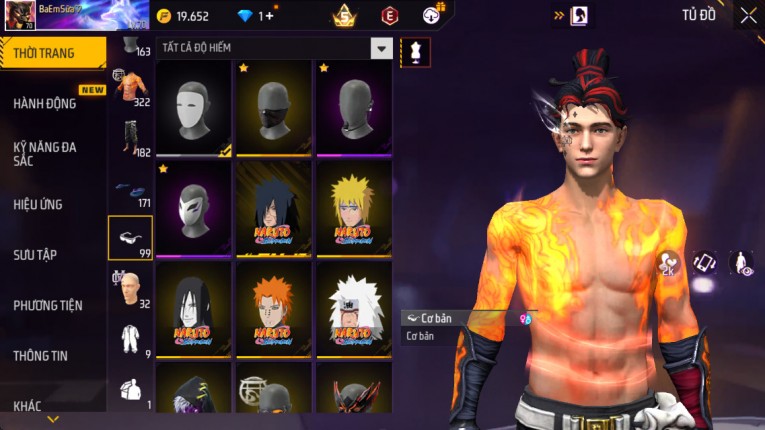
Task: Select the blond Minato Naruto head
Action: pos(354,208)
